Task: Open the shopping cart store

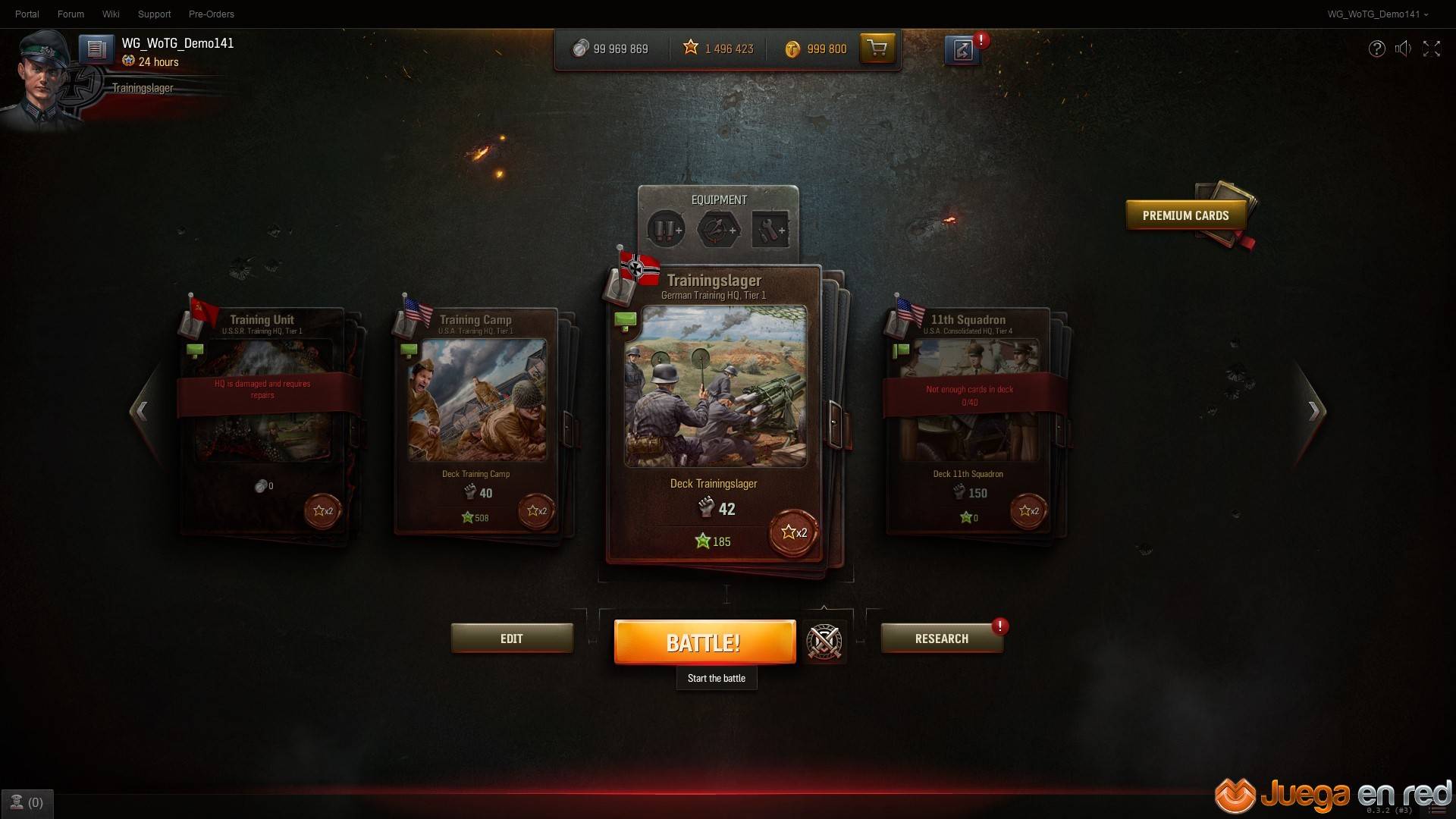Action: (877, 49)
